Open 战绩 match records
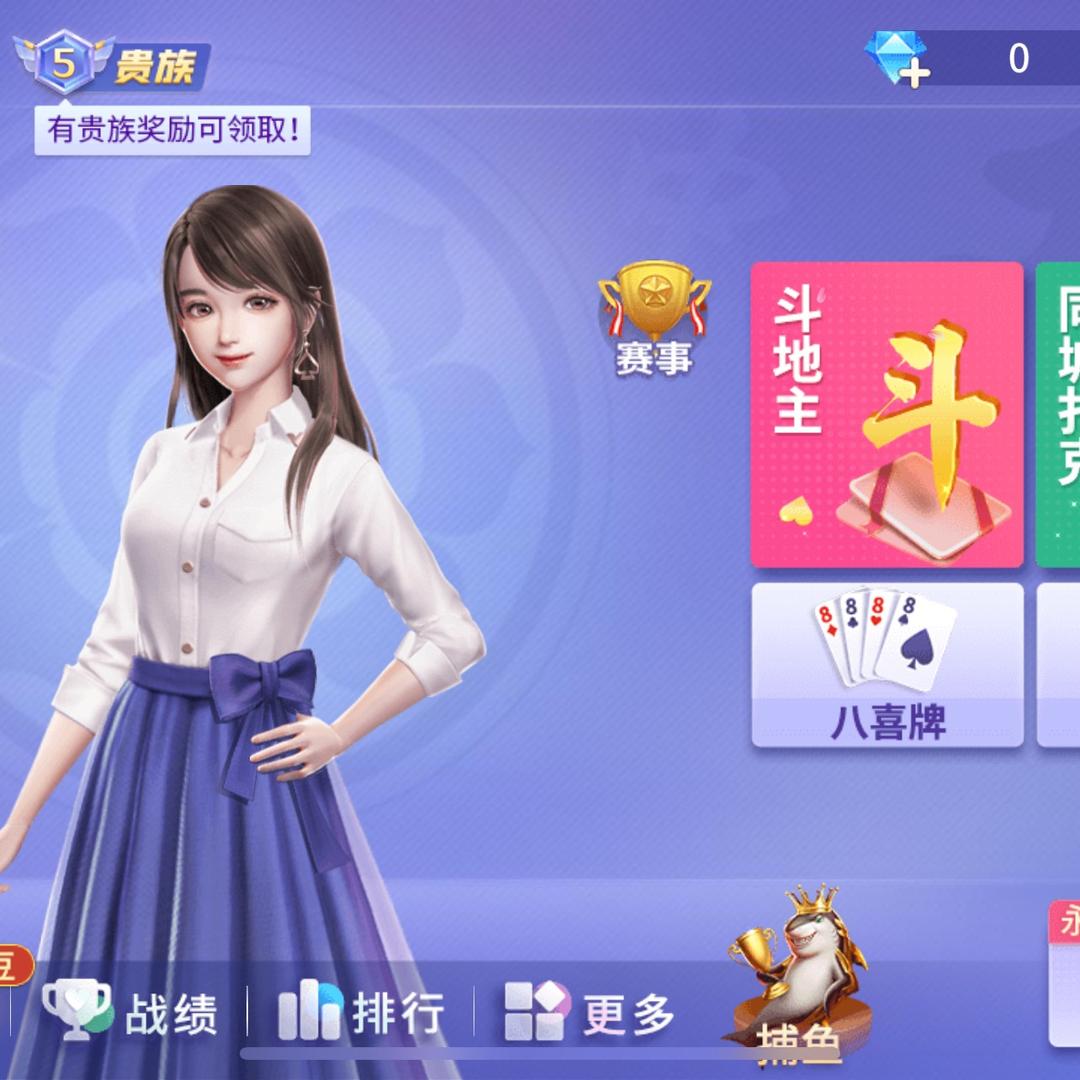The height and width of the screenshot is (1080, 1080). [x=130, y=1011]
